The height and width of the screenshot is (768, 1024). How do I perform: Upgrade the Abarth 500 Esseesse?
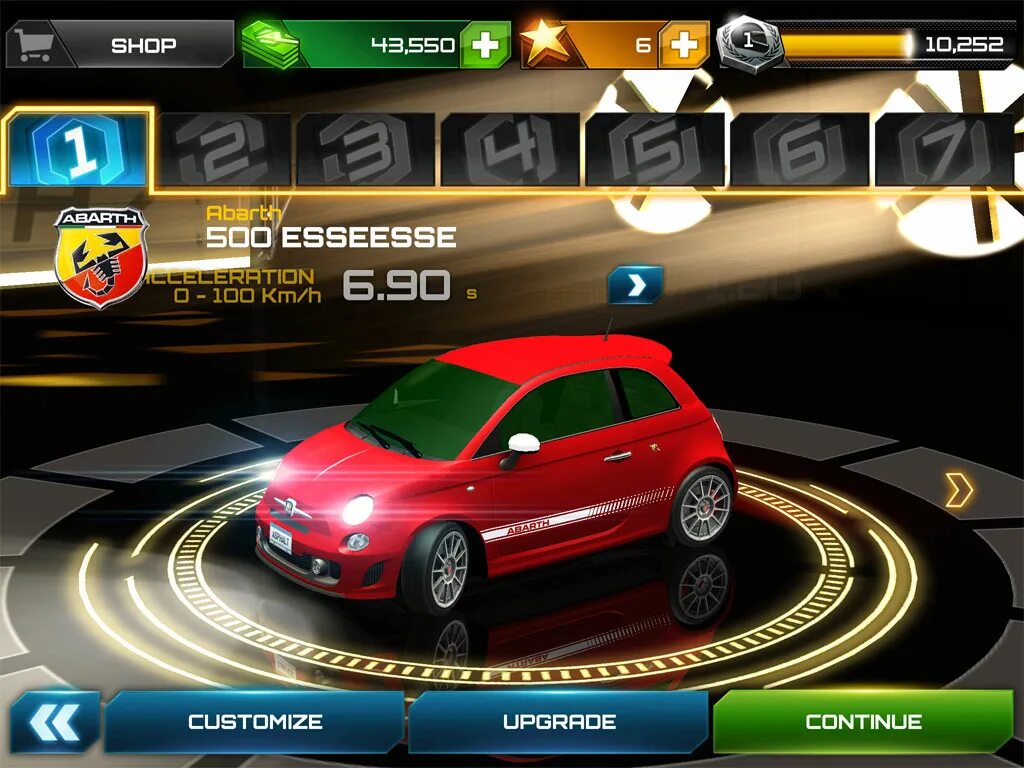[559, 721]
